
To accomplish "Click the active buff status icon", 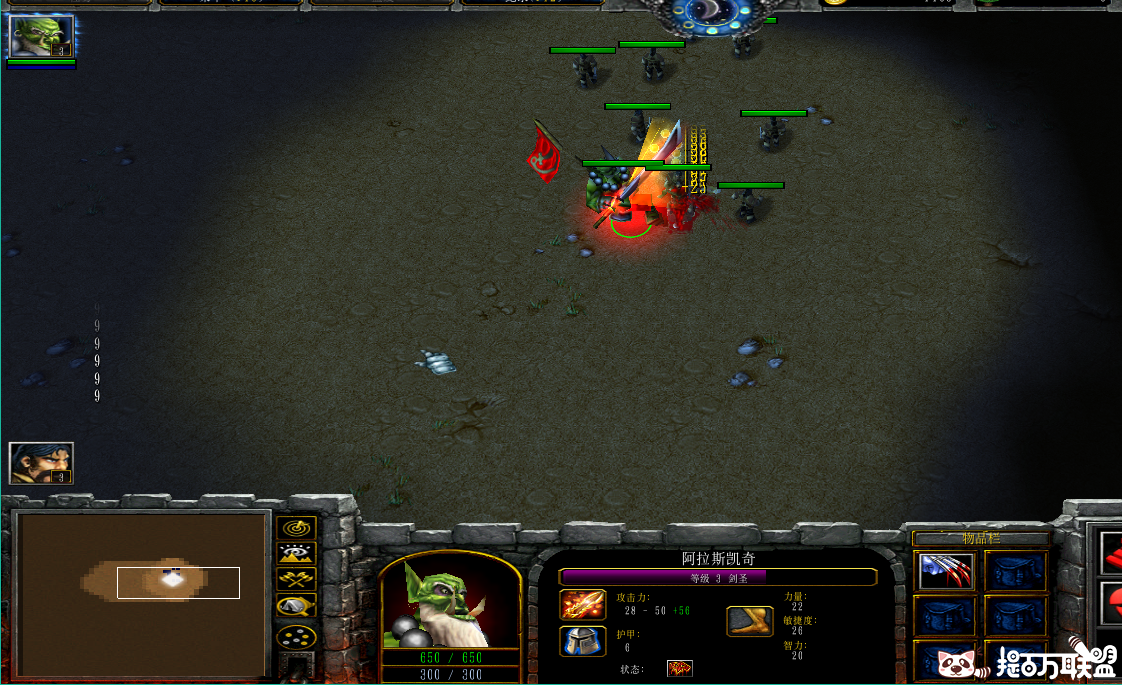I will (x=680, y=668).
